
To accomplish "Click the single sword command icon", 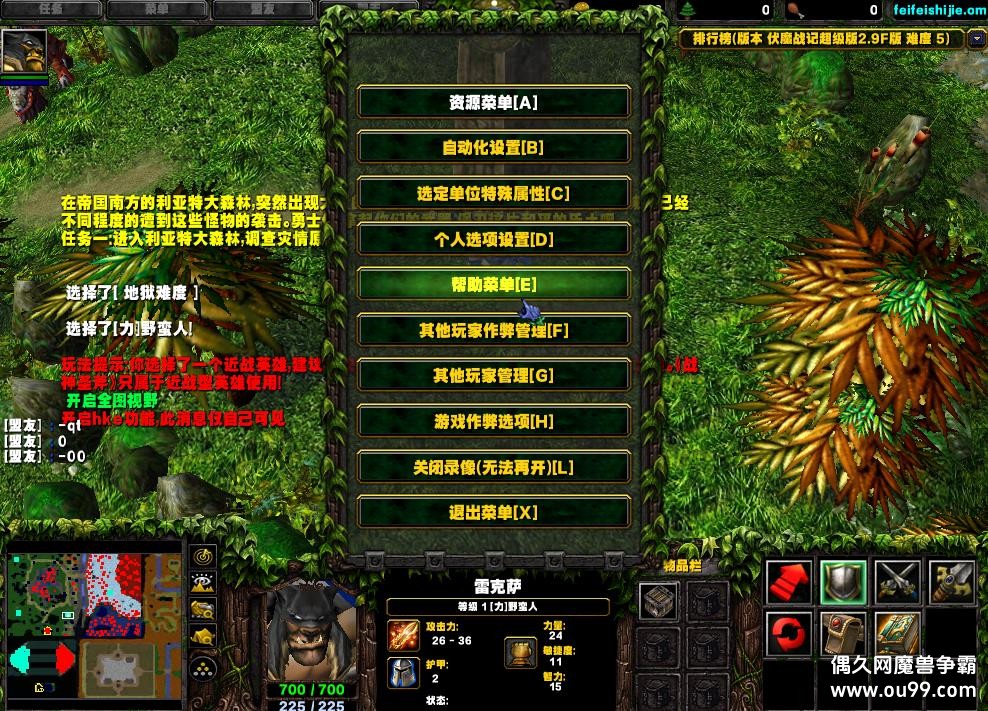I will tap(950, 582).
